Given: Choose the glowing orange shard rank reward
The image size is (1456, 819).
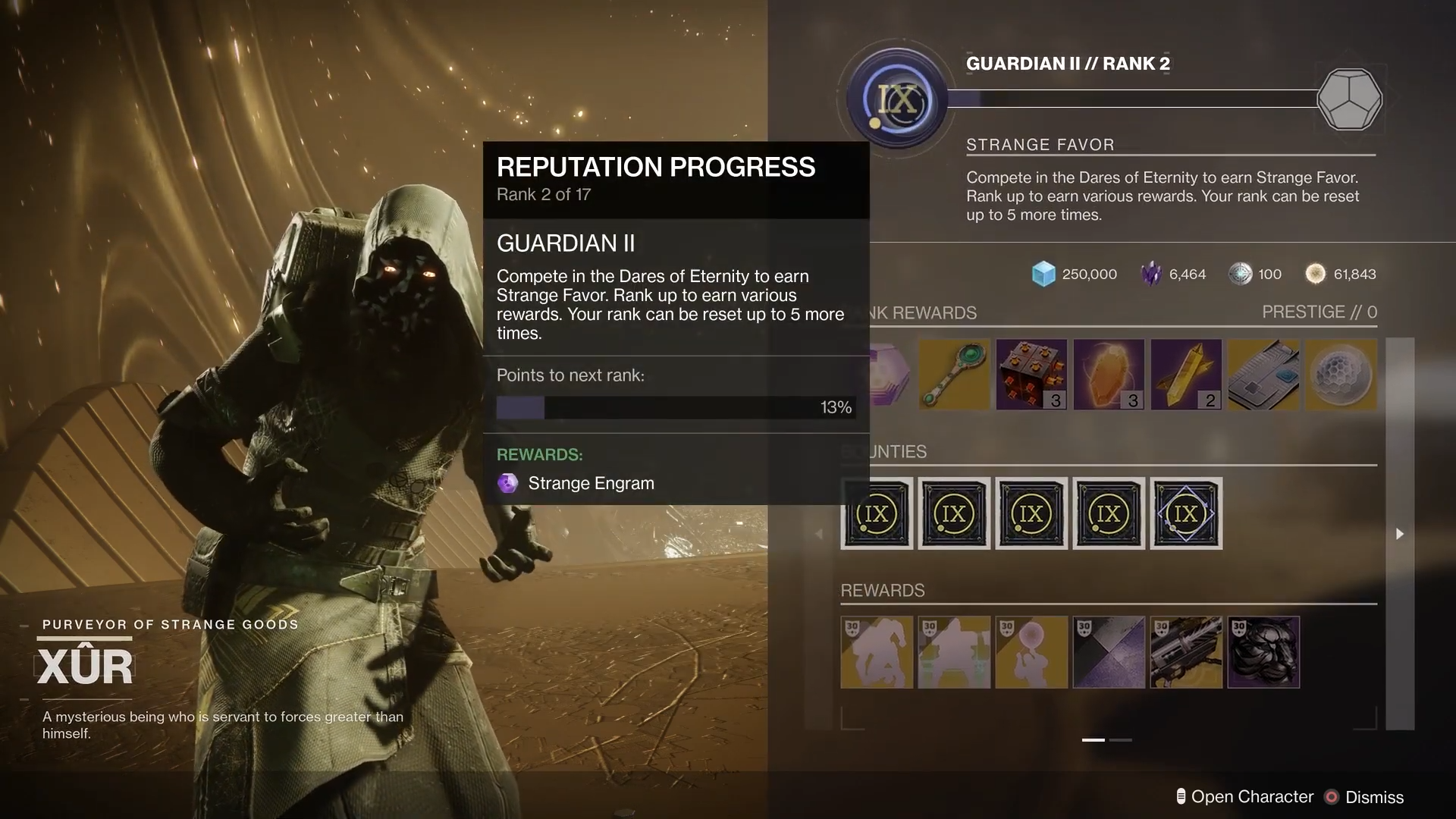Looking at the screenshot, I should (x=1109, y=375).
